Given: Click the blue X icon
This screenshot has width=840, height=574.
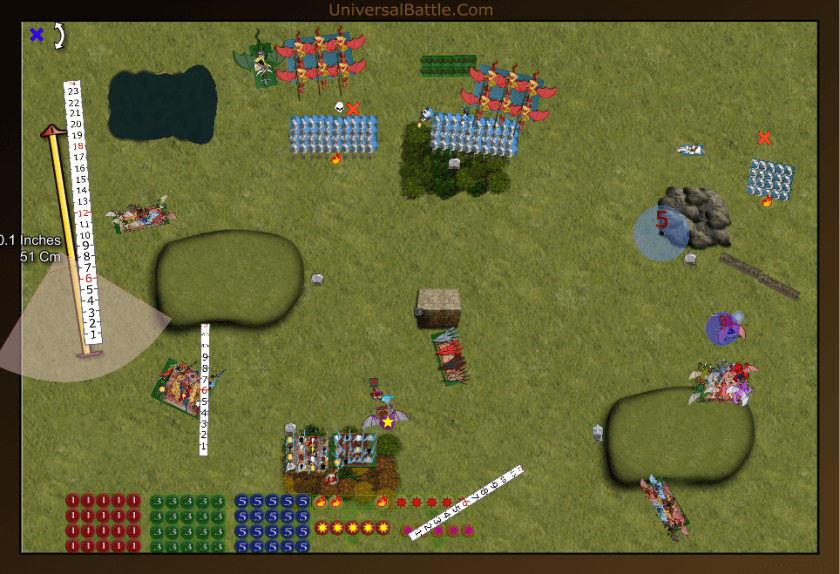Looking at the screenshot, I should tap(37, 35).
